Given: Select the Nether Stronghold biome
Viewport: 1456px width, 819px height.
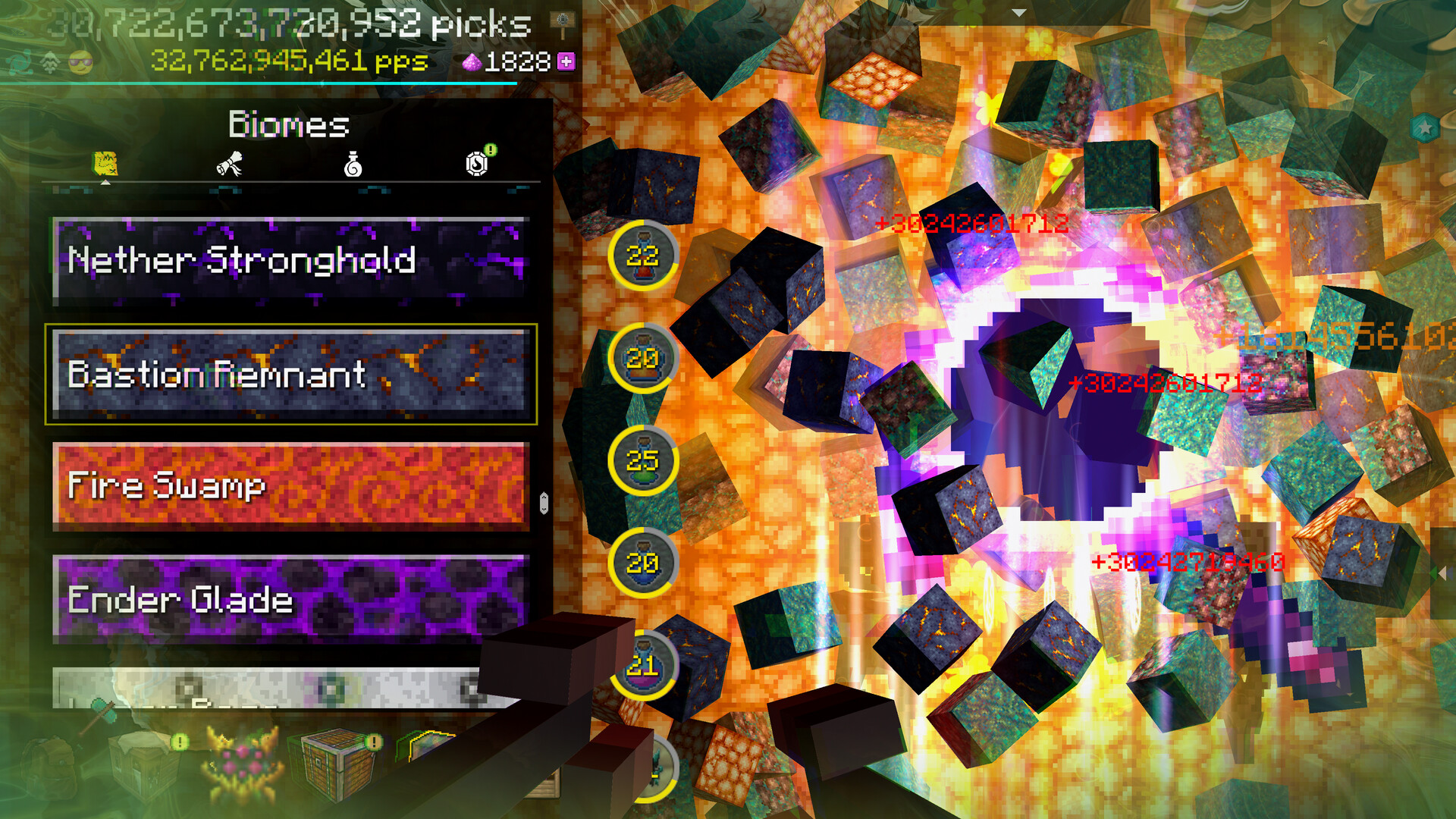Looking at the screenshot, I should coord(290,261).
